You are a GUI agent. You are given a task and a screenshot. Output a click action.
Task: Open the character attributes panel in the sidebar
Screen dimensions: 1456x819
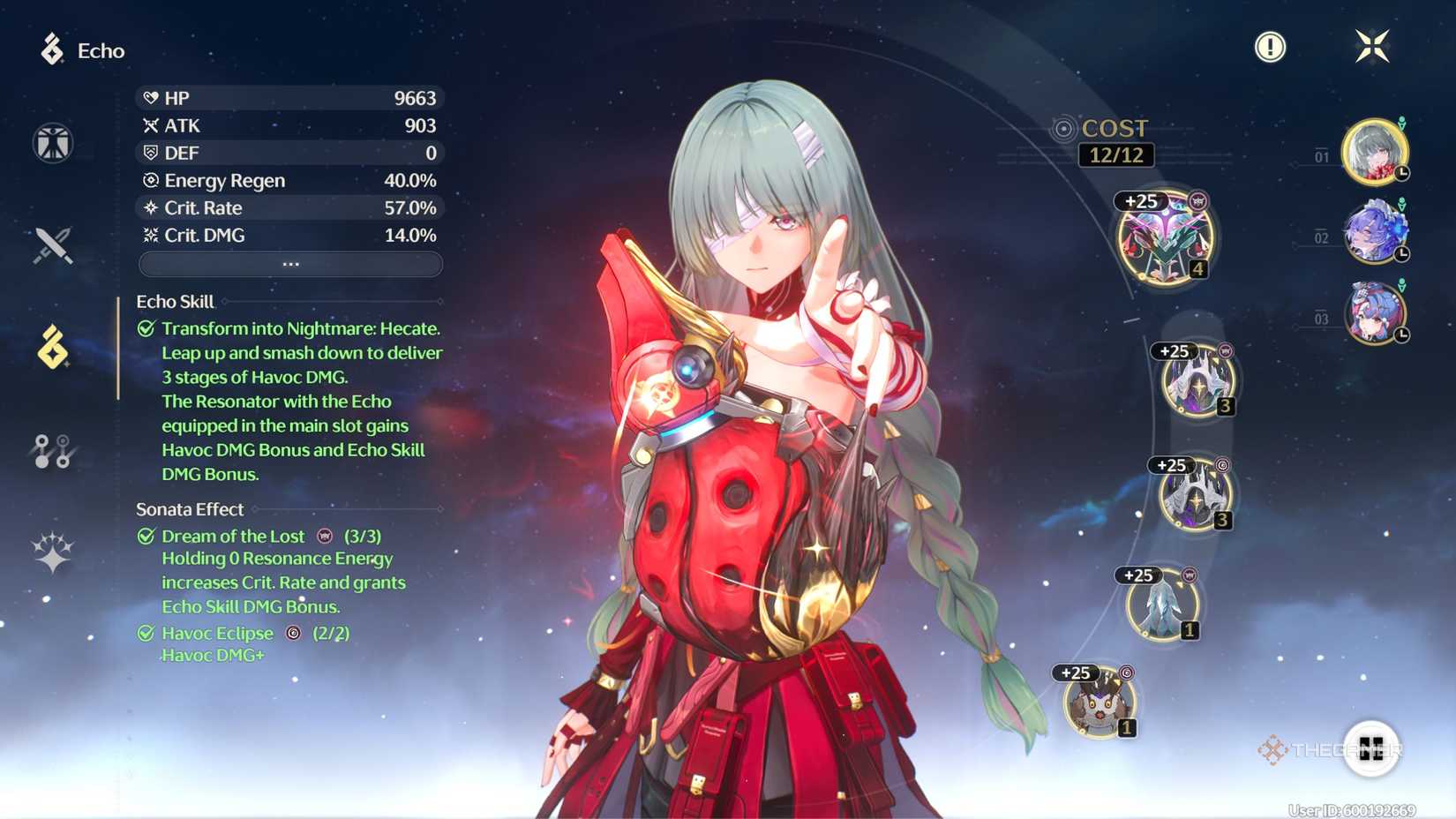pyautogui.click(x=53, y=142)
